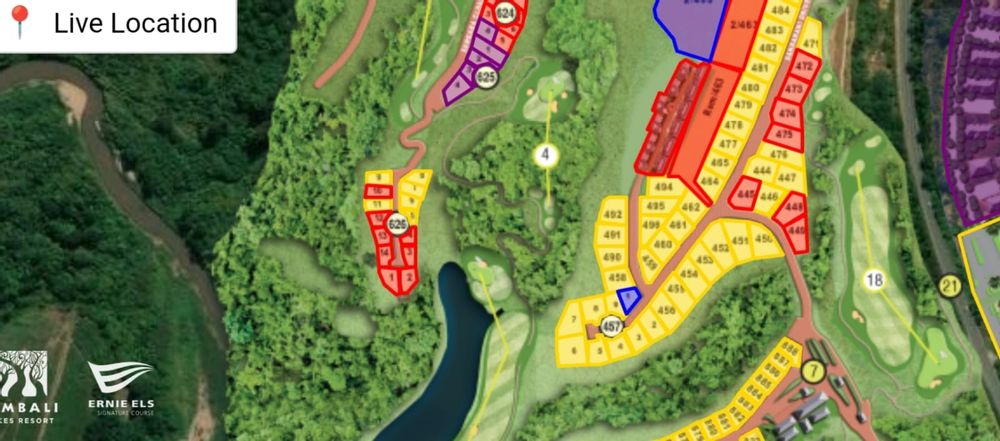This screenshot has height=441, width=1000.
Task: Open the Live Location button
Action: pos(117,24)
